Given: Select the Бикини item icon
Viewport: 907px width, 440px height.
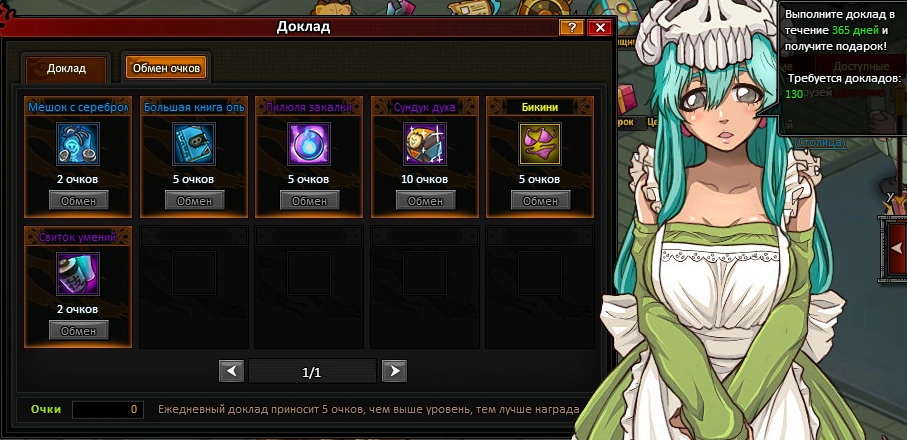Looking at the screenshot, I should click(540, 144).
